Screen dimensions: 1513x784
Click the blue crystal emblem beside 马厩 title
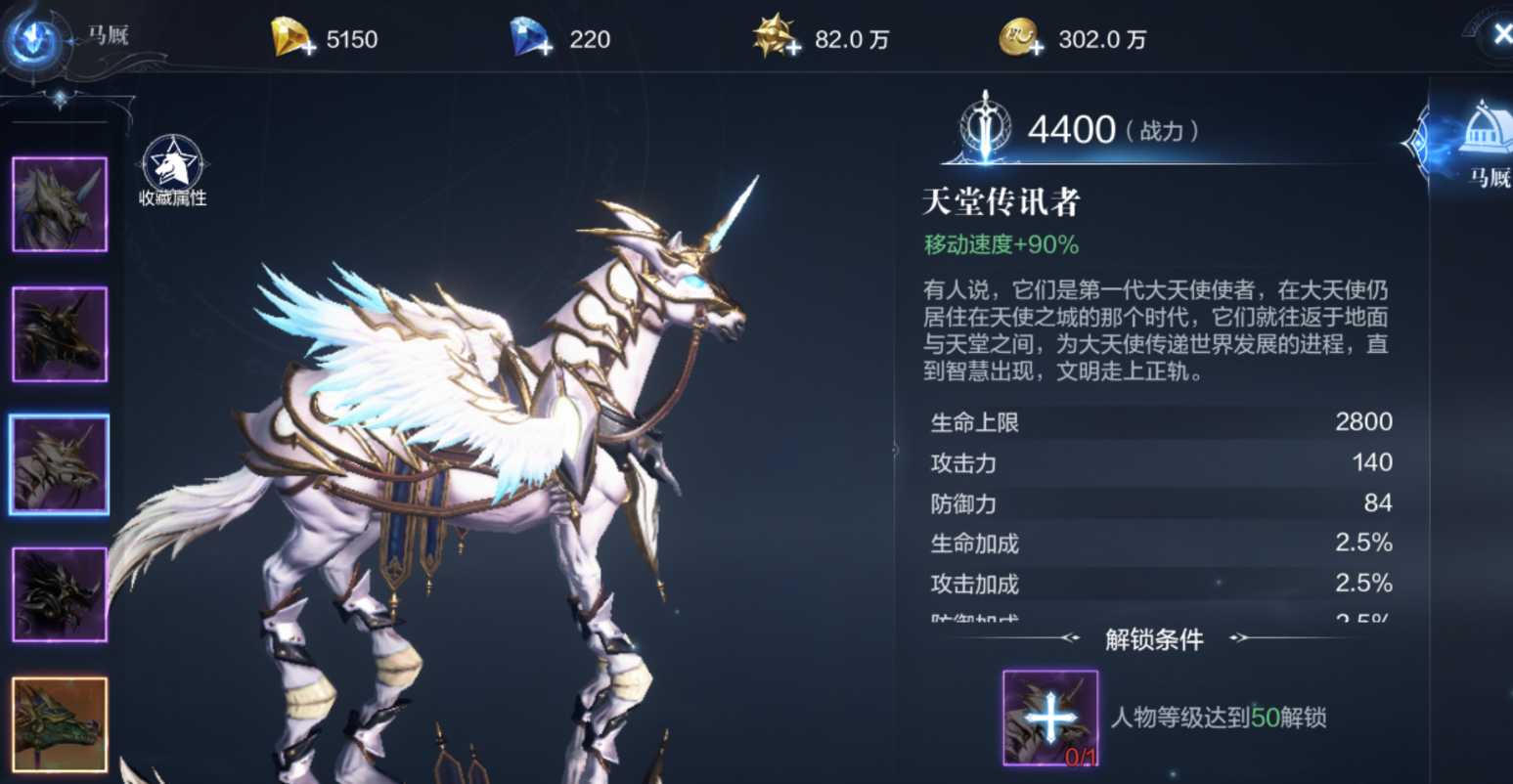[x=35, y=39]
